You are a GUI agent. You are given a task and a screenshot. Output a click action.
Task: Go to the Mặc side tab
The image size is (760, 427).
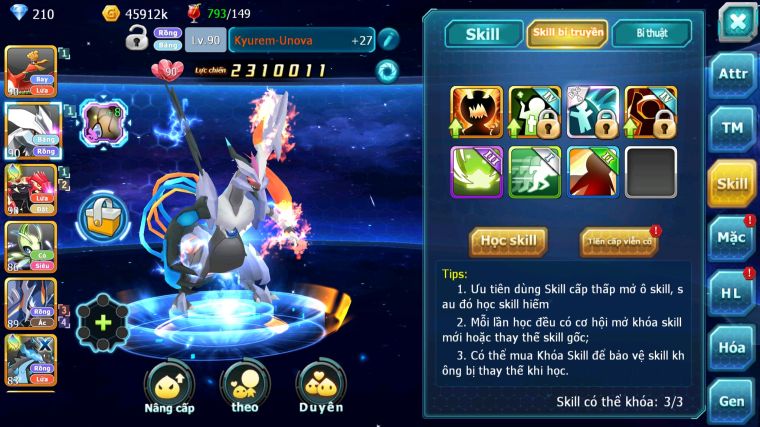[733, 238]
